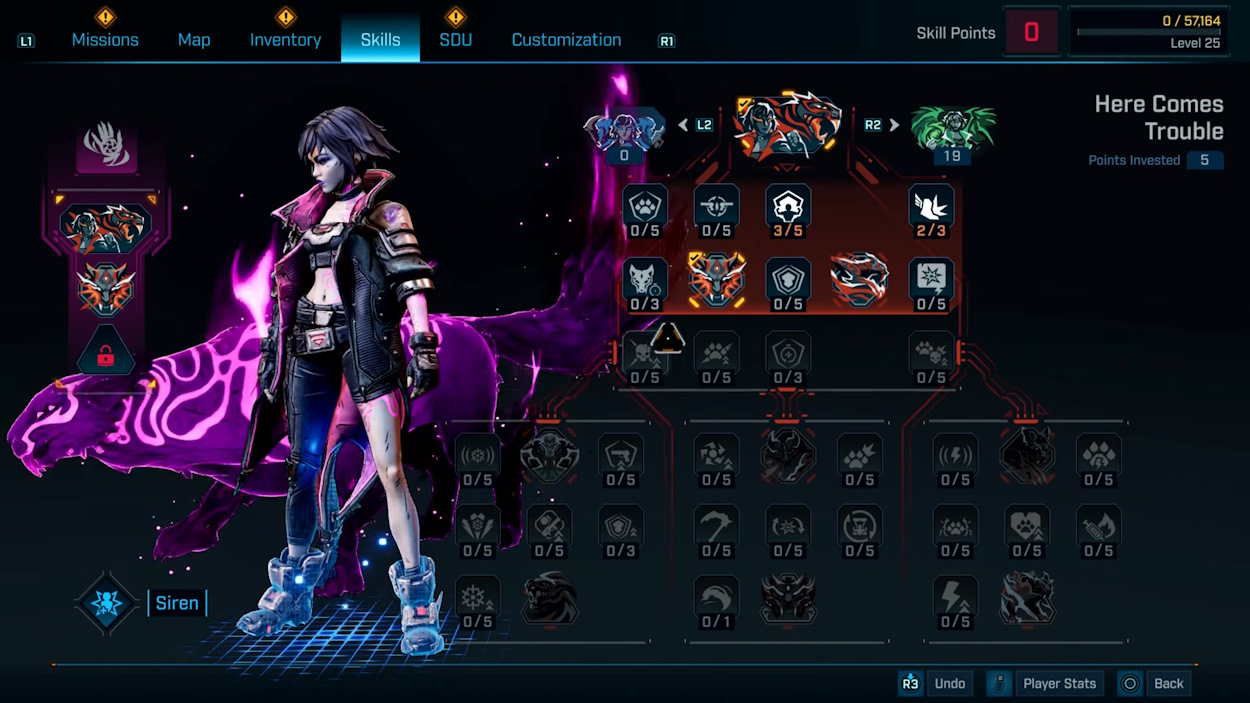Select the skill with 3/5 points
1250x703 pixels.
[x=788, y=206]
